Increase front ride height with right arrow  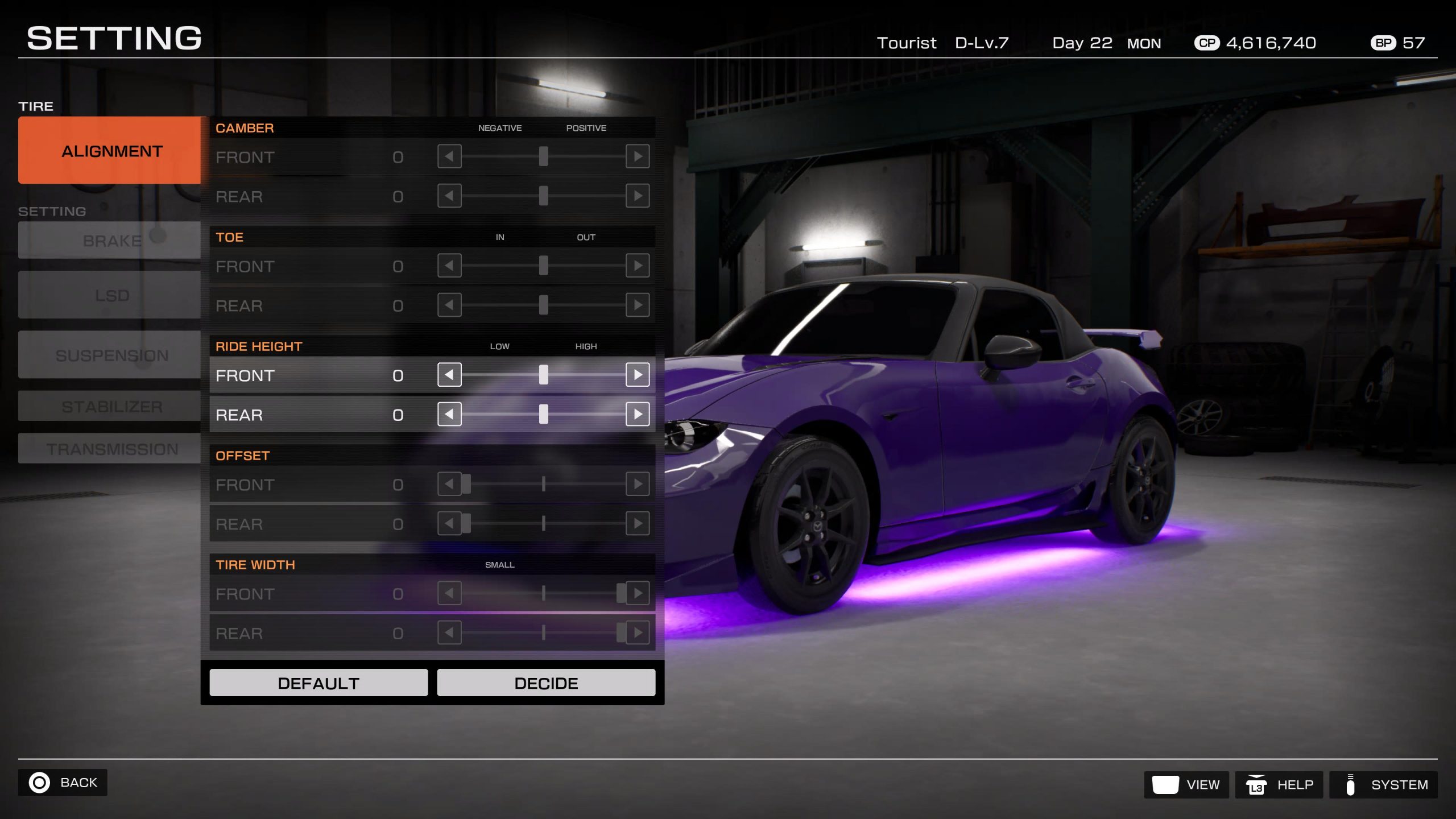point(638,375)
